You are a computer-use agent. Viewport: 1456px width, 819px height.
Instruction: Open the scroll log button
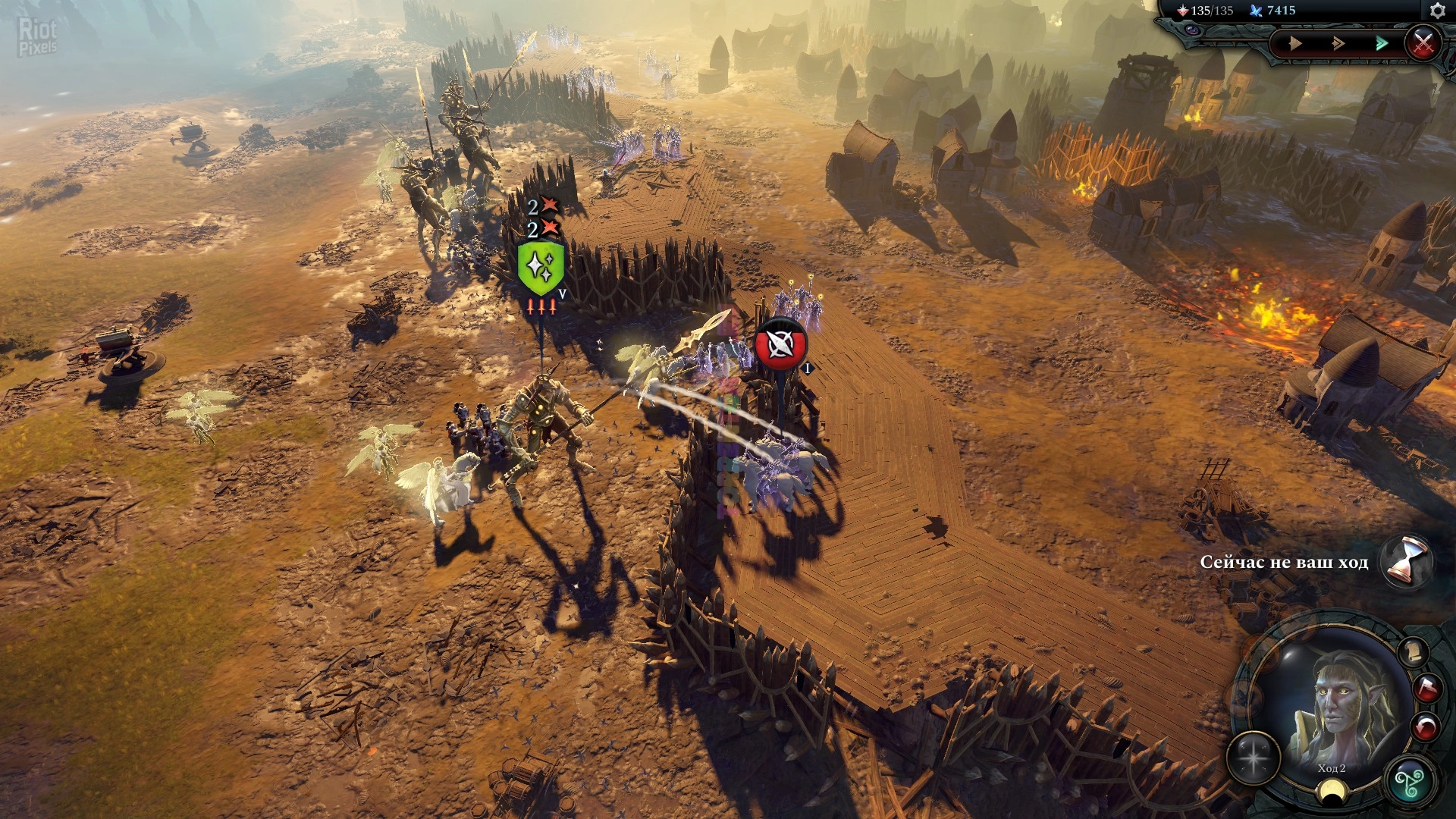(1413, 651)
